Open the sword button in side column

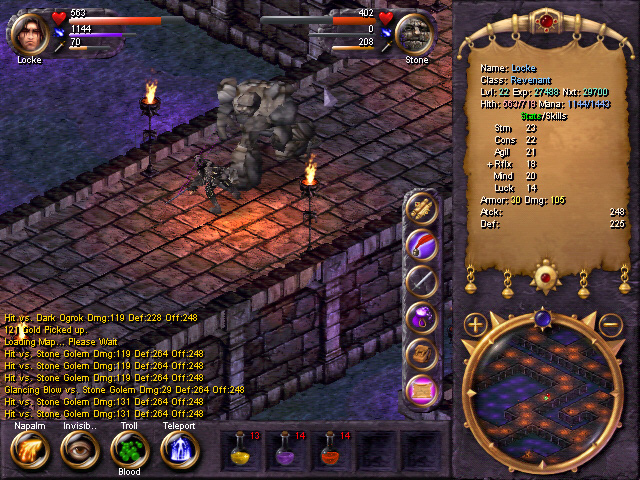(423, 282)
